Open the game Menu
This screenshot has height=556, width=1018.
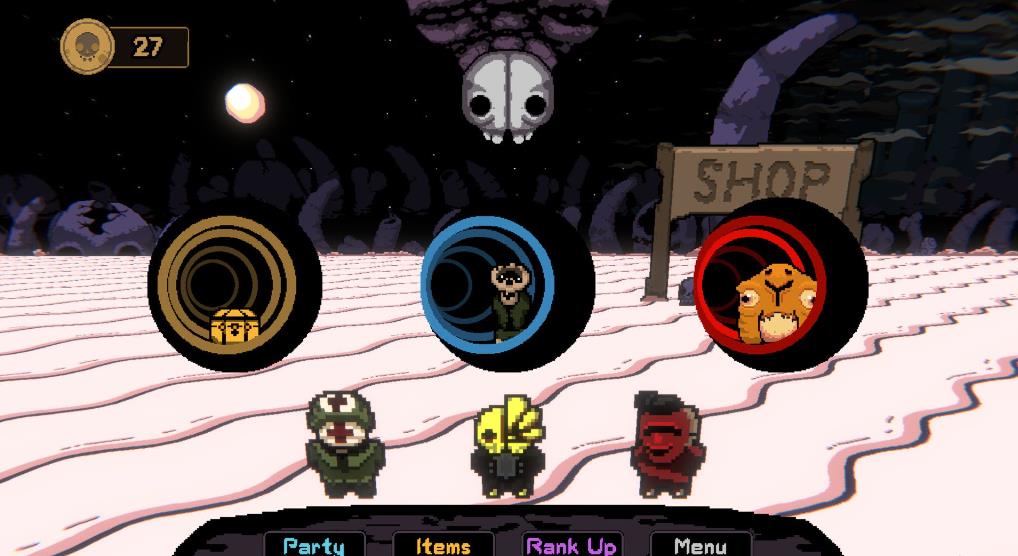[x=700, y=545]
